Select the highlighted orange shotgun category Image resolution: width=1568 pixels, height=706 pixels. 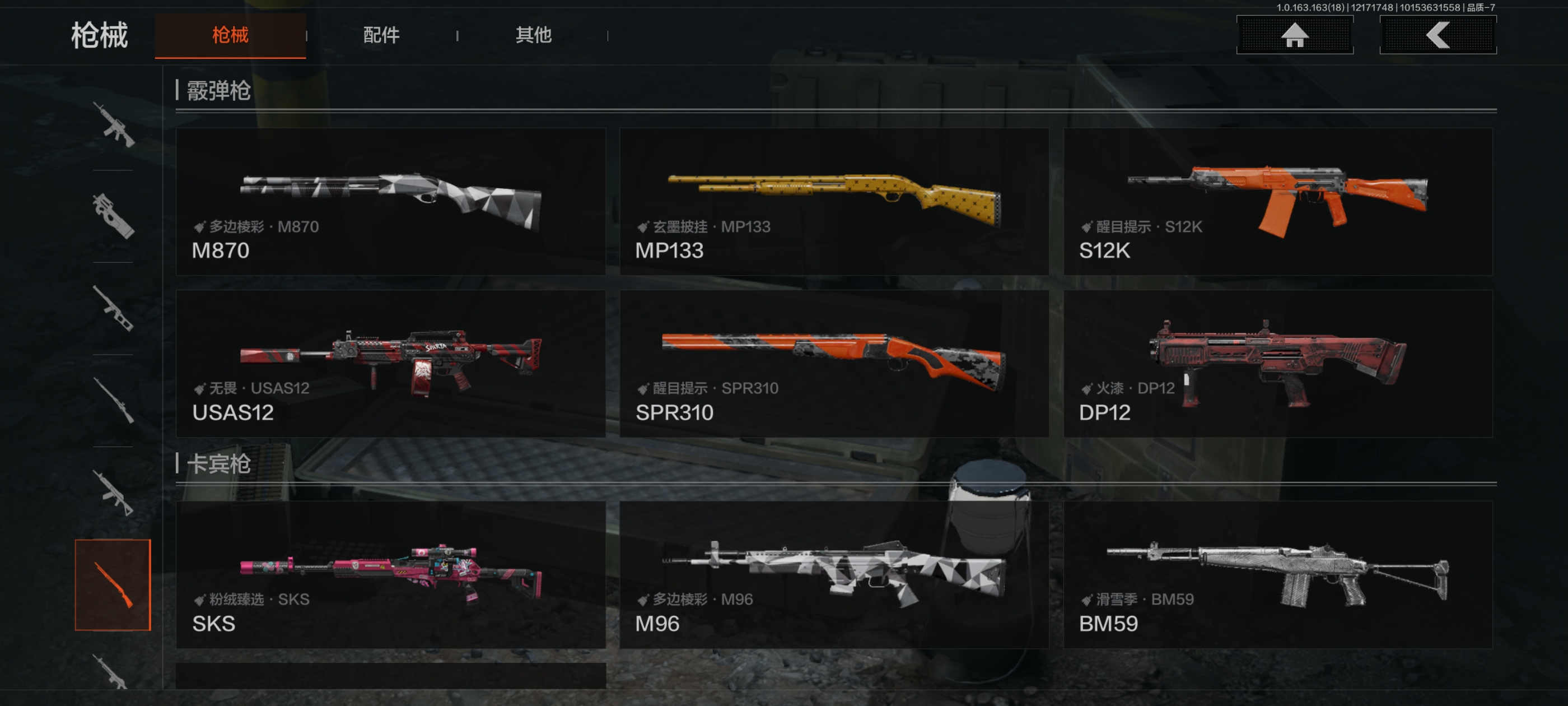click(113, 585)
